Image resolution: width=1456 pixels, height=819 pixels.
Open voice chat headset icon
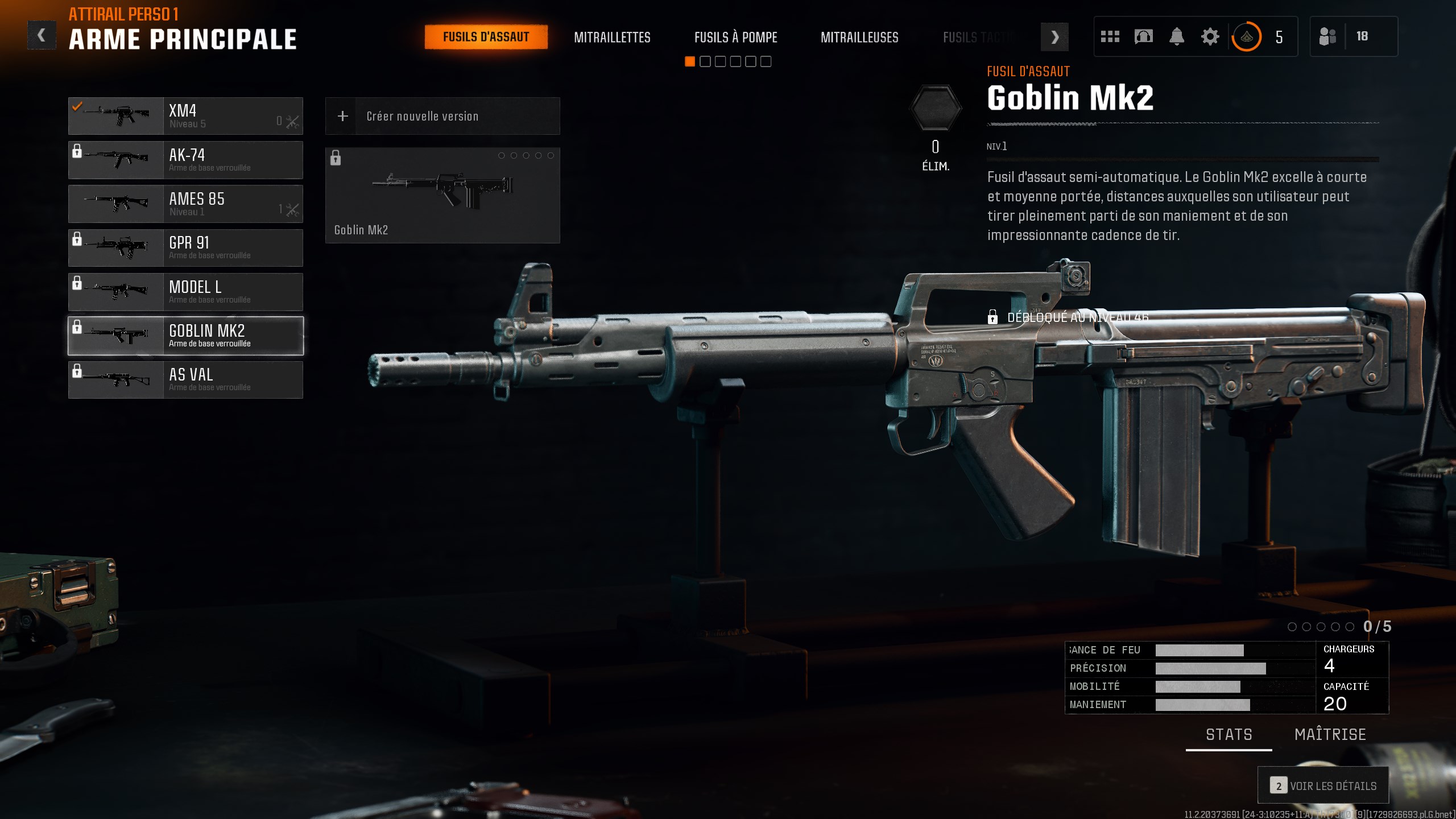[1143, 36]
